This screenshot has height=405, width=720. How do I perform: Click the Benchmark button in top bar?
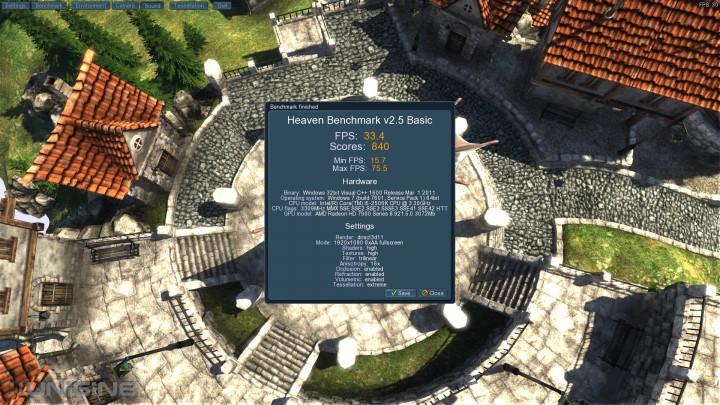point(50,5)
